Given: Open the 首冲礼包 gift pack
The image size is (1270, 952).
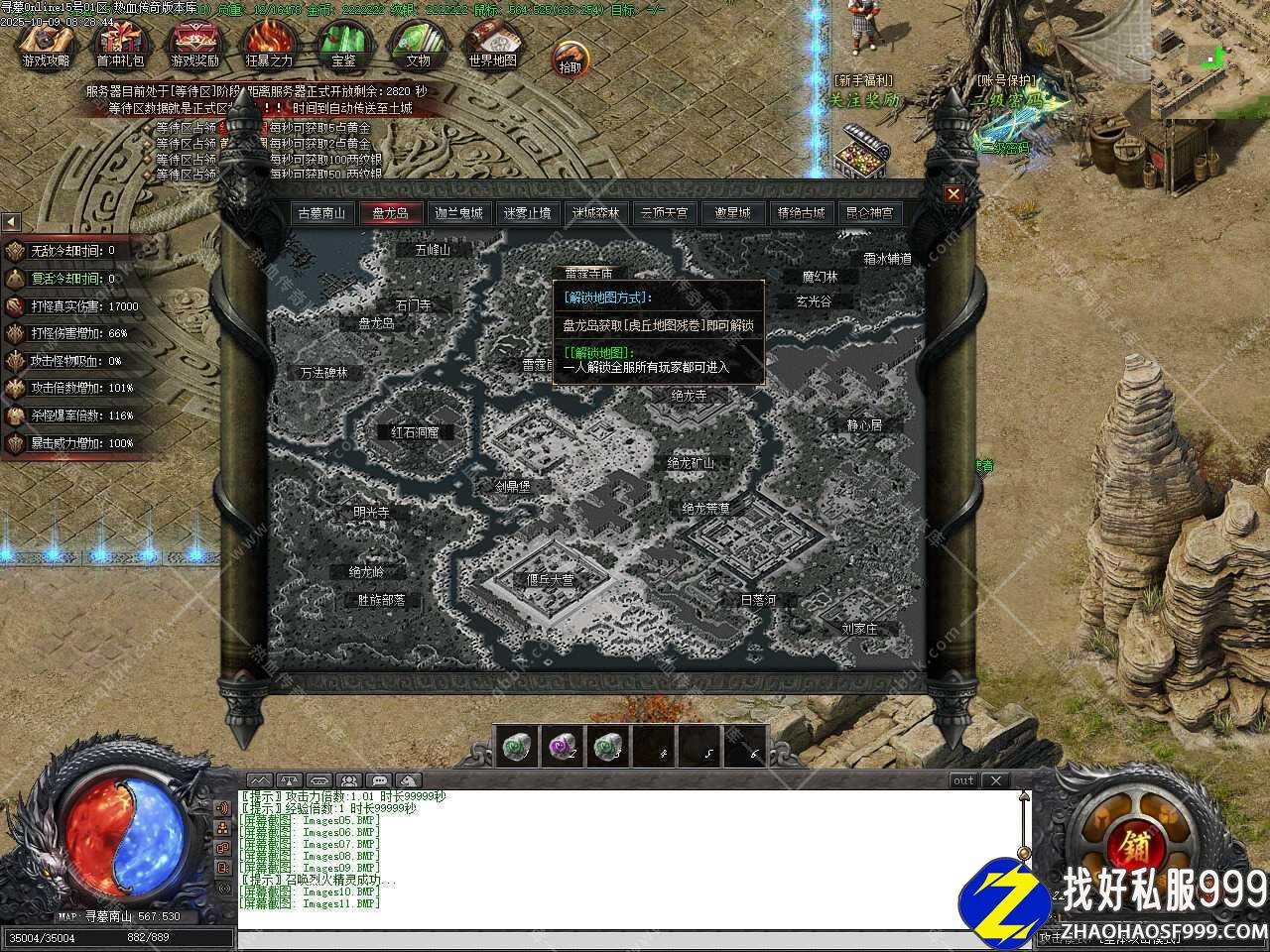Looking at the screenshot, I should tap(120, 45).
